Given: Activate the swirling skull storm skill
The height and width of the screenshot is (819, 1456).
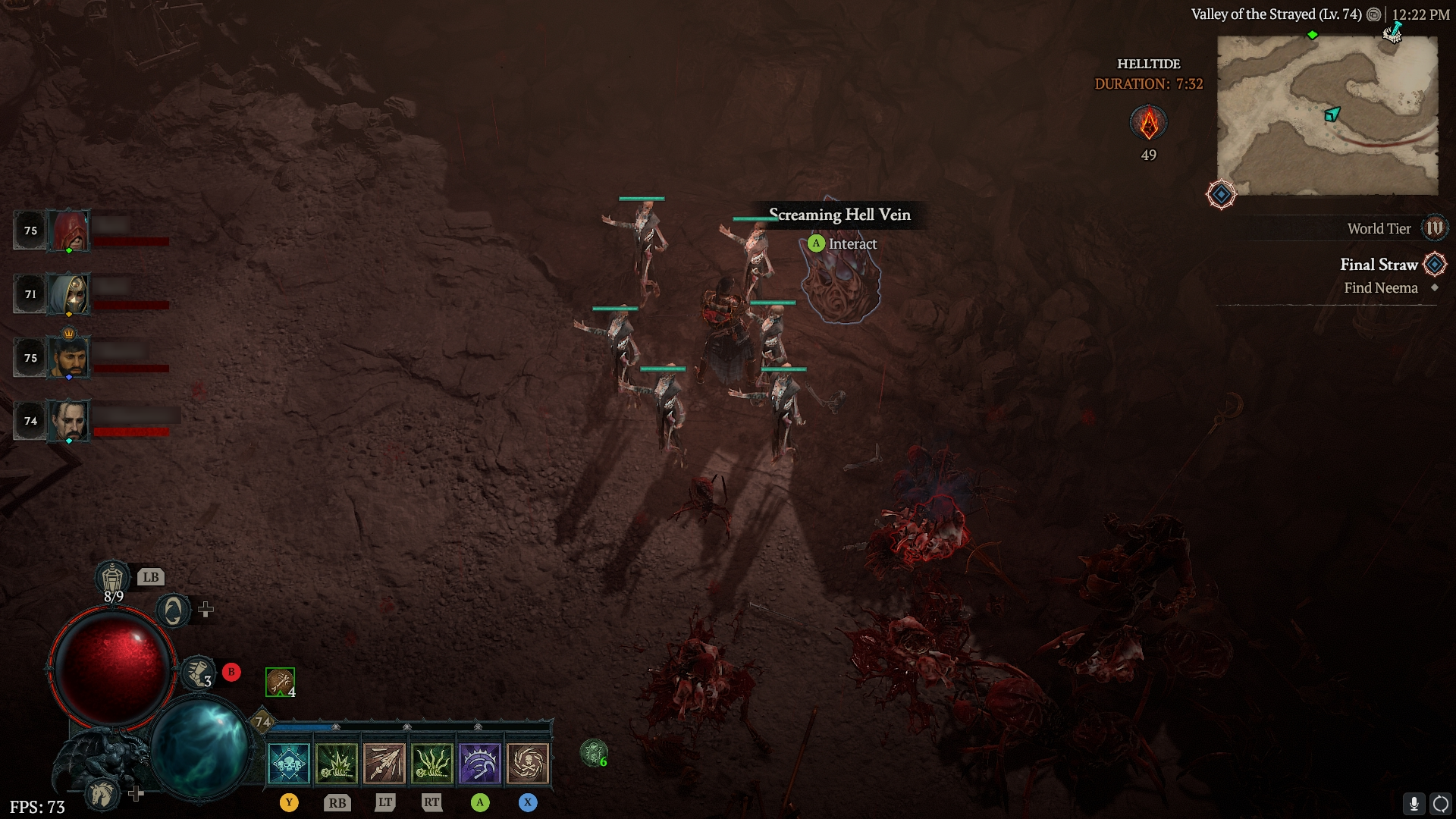Looking at the screenshot, I should 528,763.
